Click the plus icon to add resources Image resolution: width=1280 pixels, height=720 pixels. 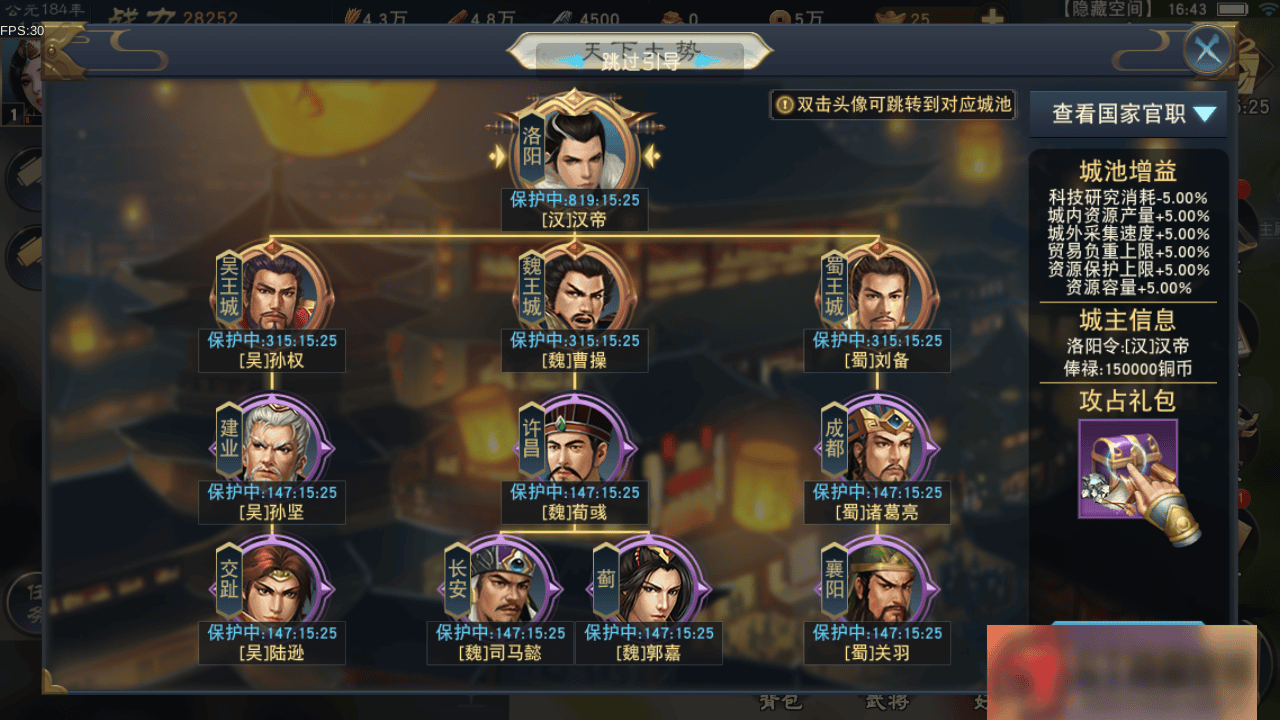click(993, 16)
